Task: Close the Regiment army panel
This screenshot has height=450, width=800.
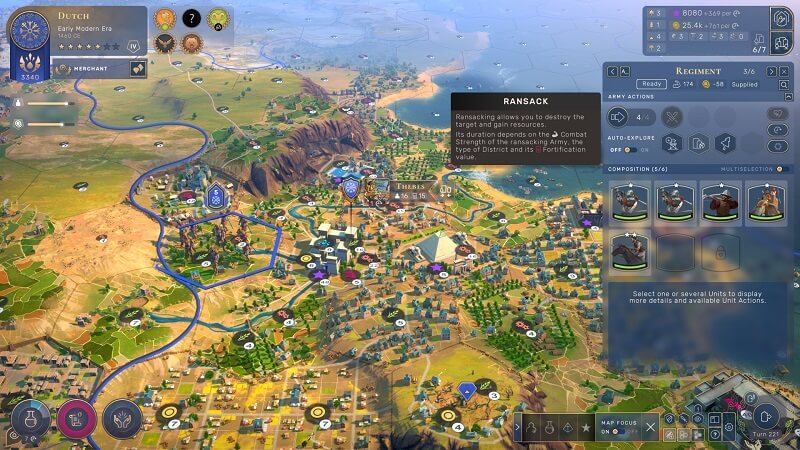Action: coord(783,71)
